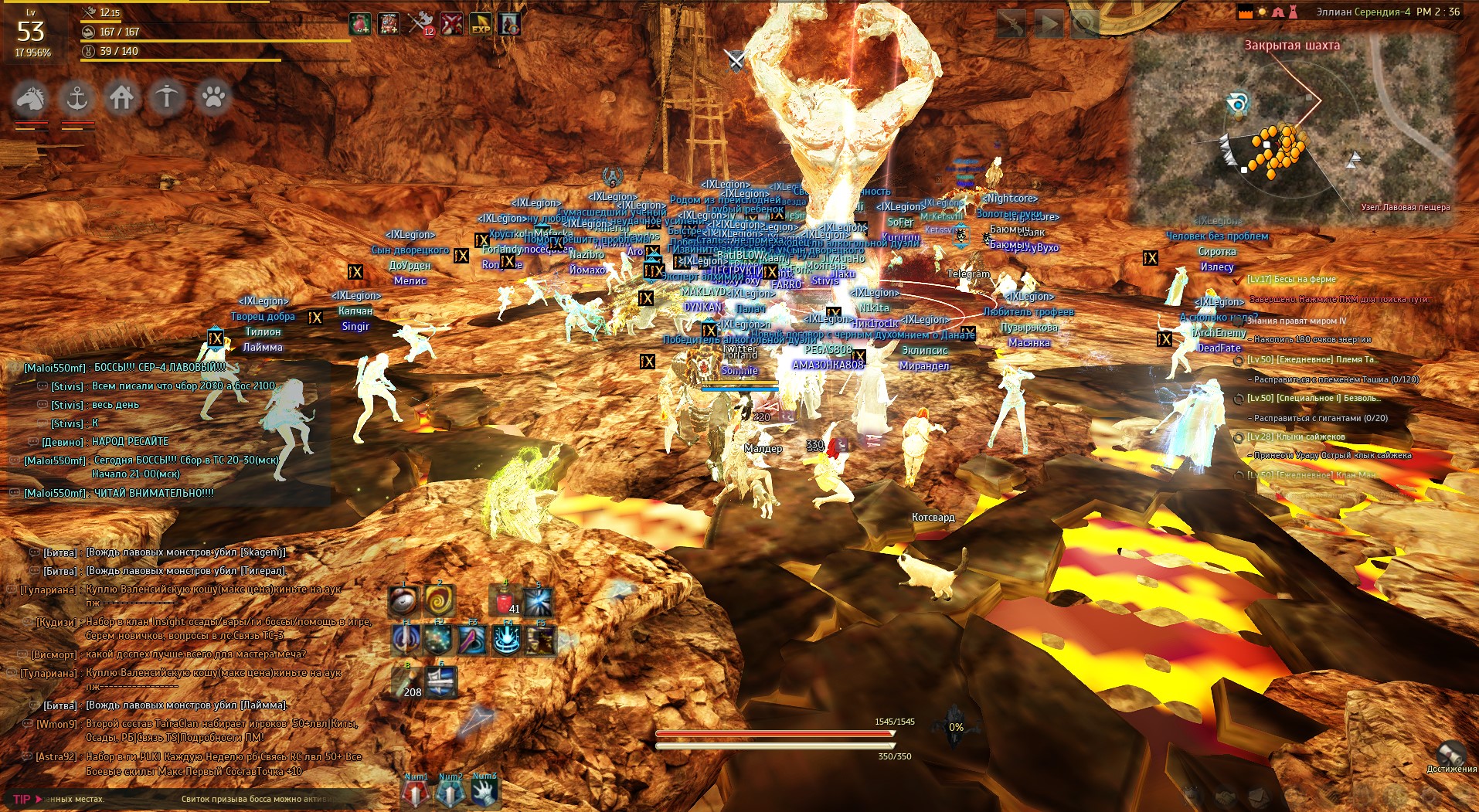1479x812 pixels.
Task: Select the worker icon beside the house
Action: [167, 98]
